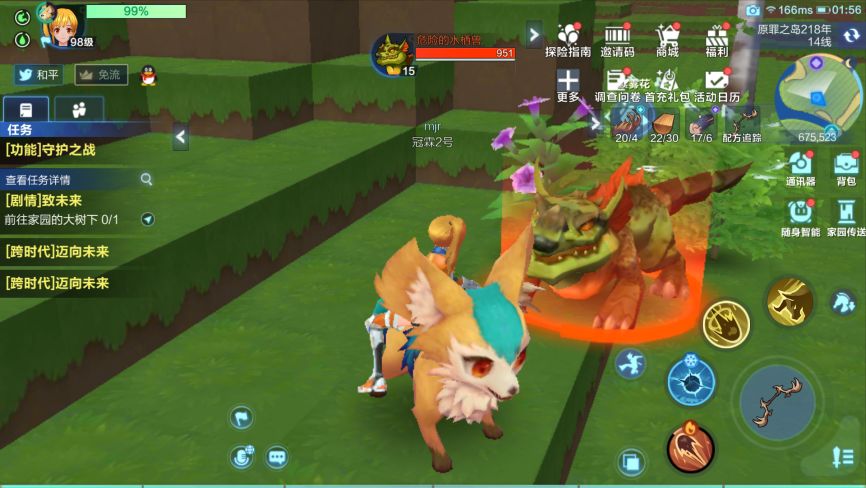Open the 邀请码 invite code menu

coord(617,40)
